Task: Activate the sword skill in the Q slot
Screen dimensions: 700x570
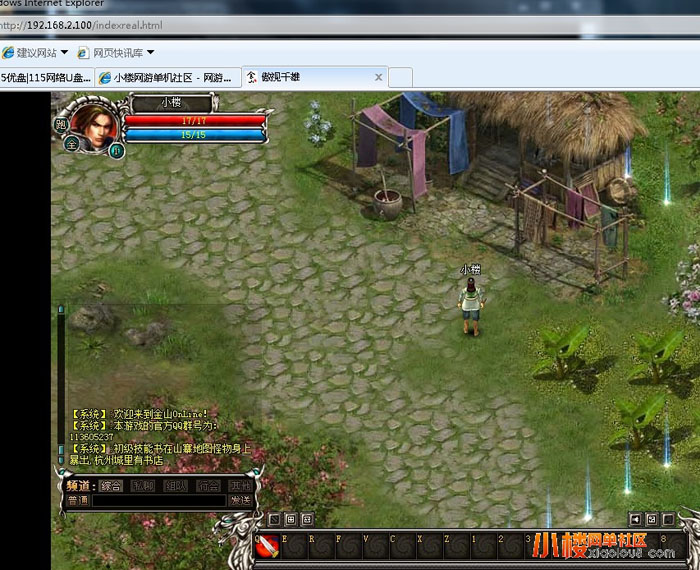Action: (267, 546)
